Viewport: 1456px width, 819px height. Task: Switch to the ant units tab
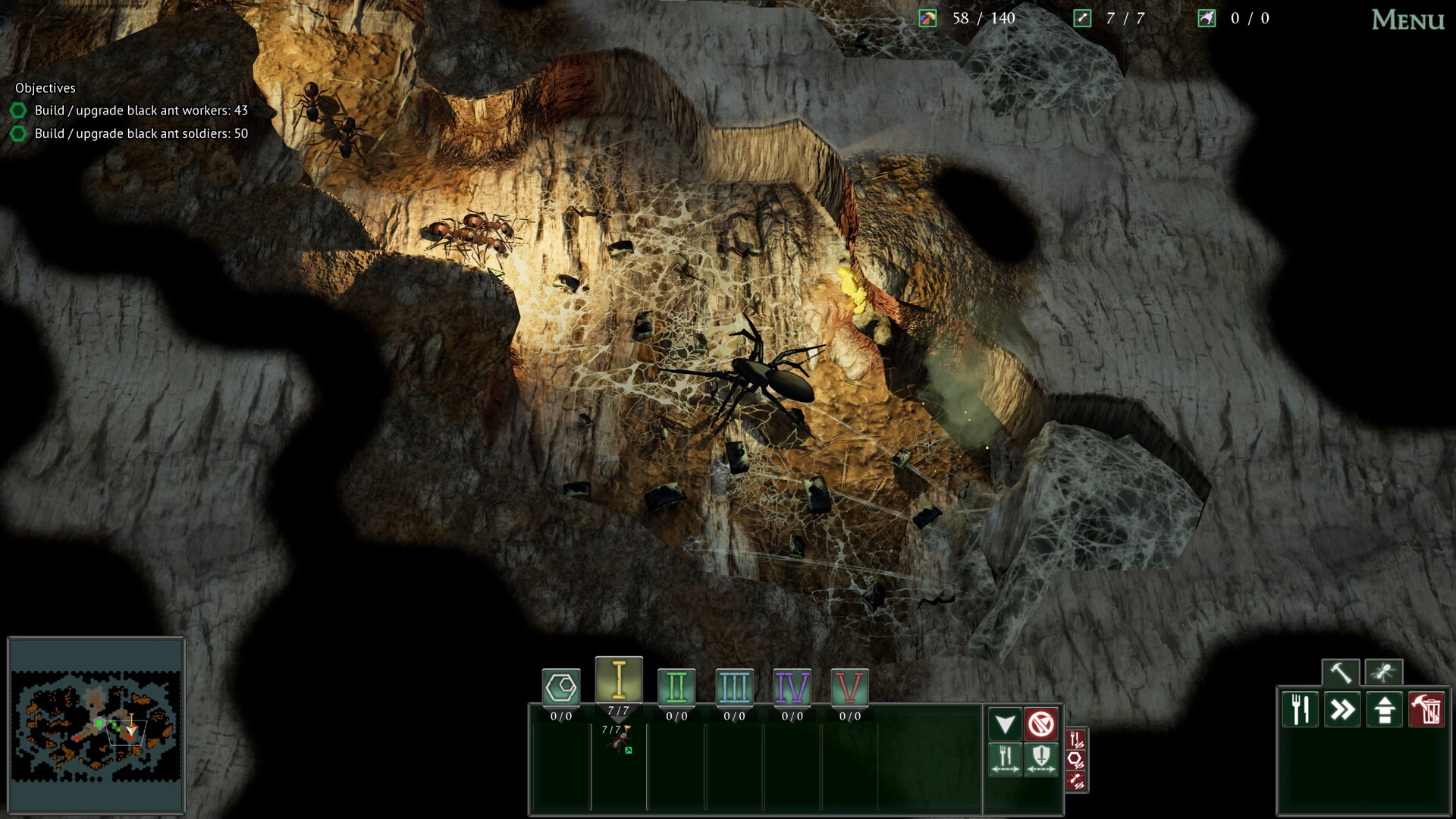(1384, 671)
